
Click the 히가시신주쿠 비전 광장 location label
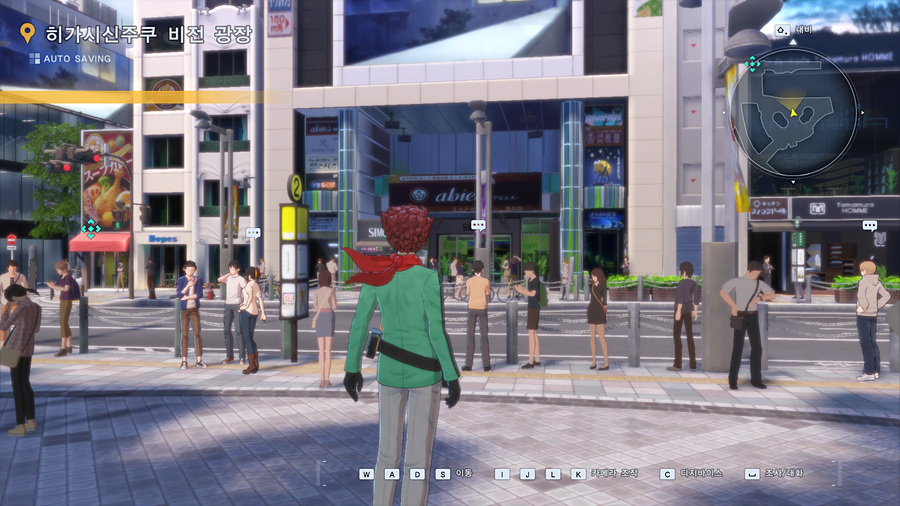[x=149, y=34]
